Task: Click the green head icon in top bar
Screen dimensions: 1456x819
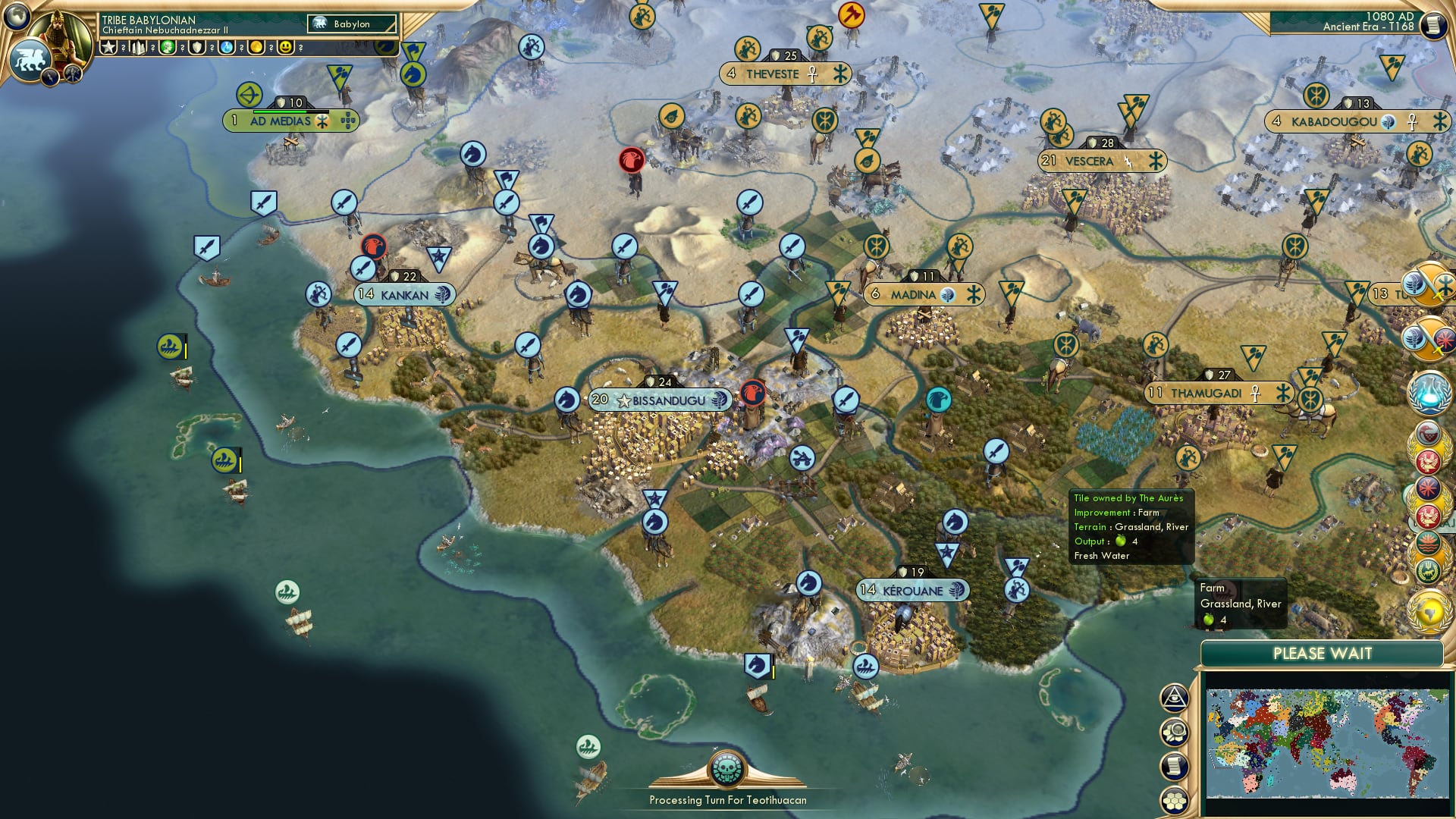Action: 168,47
